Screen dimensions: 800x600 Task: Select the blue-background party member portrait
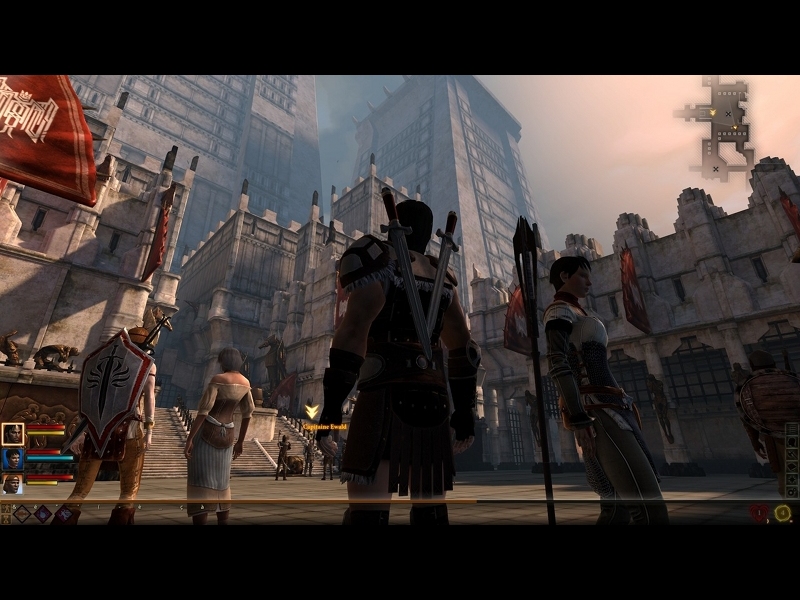pos(13,458)
